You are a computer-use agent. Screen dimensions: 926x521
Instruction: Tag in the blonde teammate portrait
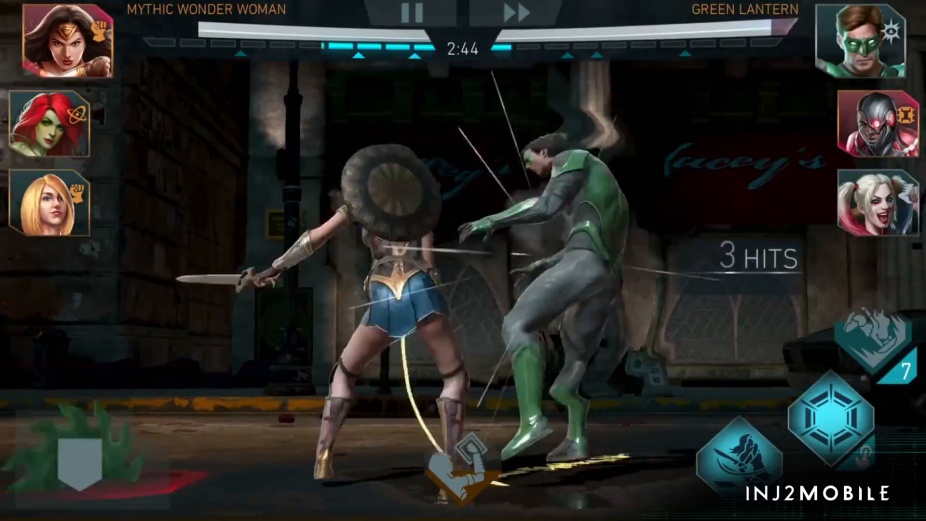point(49,202)
